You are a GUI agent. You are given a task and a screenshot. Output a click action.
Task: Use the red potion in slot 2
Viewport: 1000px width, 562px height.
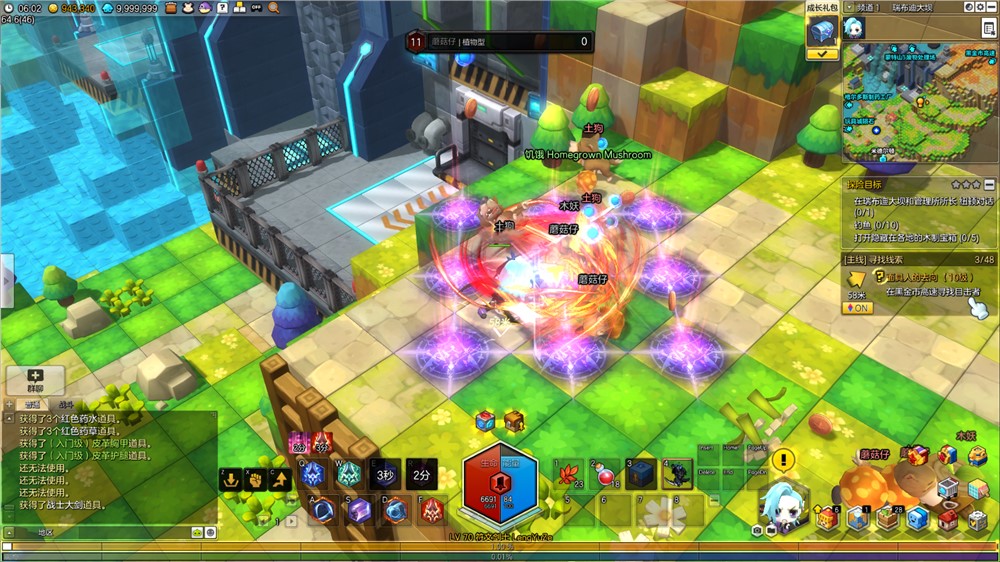[606, 474]
